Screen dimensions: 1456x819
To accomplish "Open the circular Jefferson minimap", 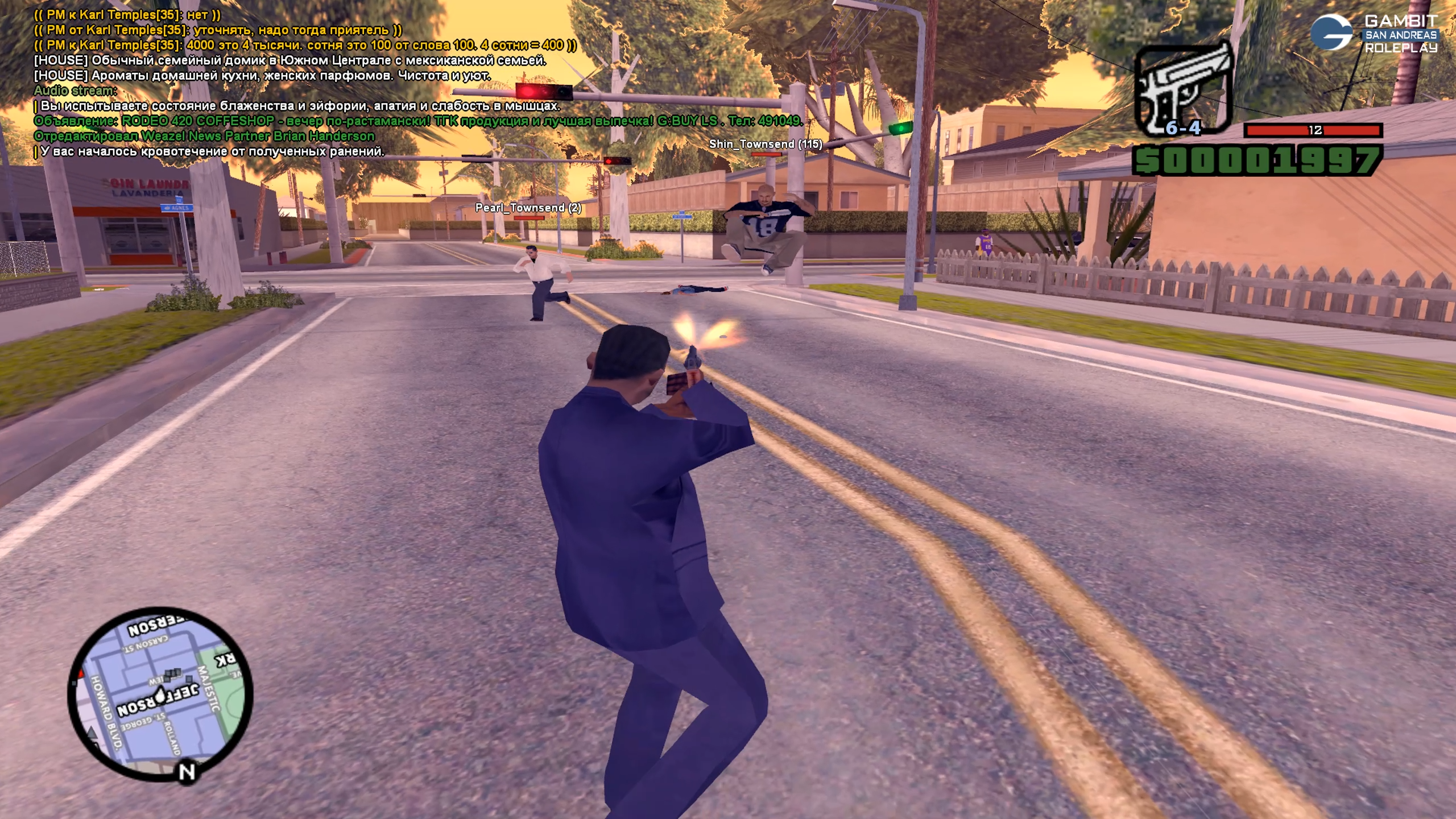I will (160, 692).
